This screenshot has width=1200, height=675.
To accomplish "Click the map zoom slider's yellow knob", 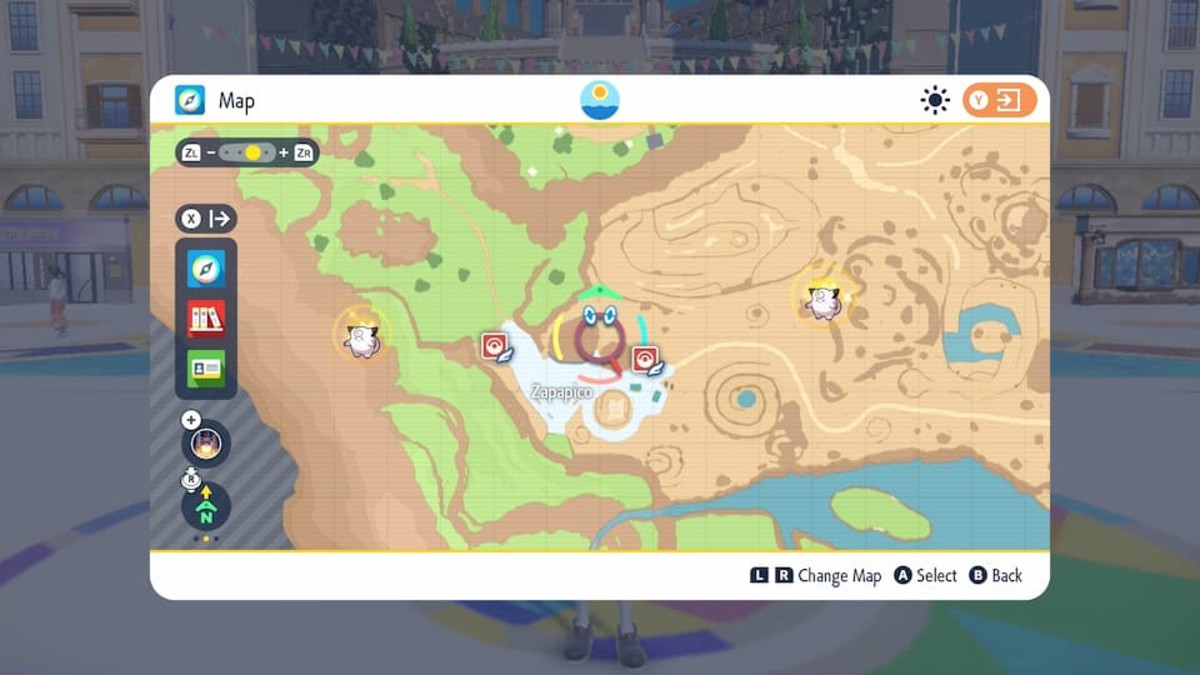I will click(253, 153).
